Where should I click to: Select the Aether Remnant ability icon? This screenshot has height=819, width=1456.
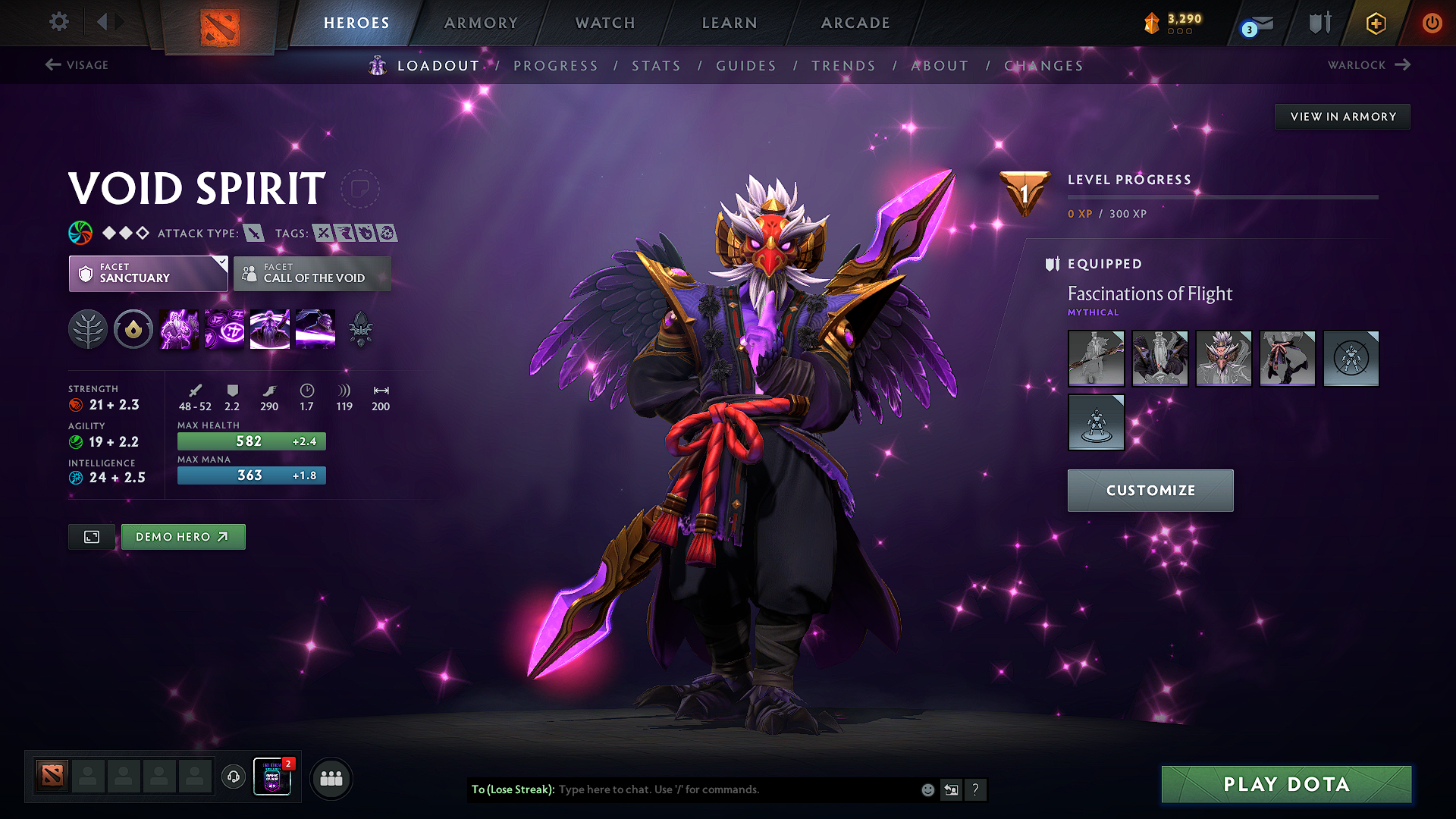point(178,328)
